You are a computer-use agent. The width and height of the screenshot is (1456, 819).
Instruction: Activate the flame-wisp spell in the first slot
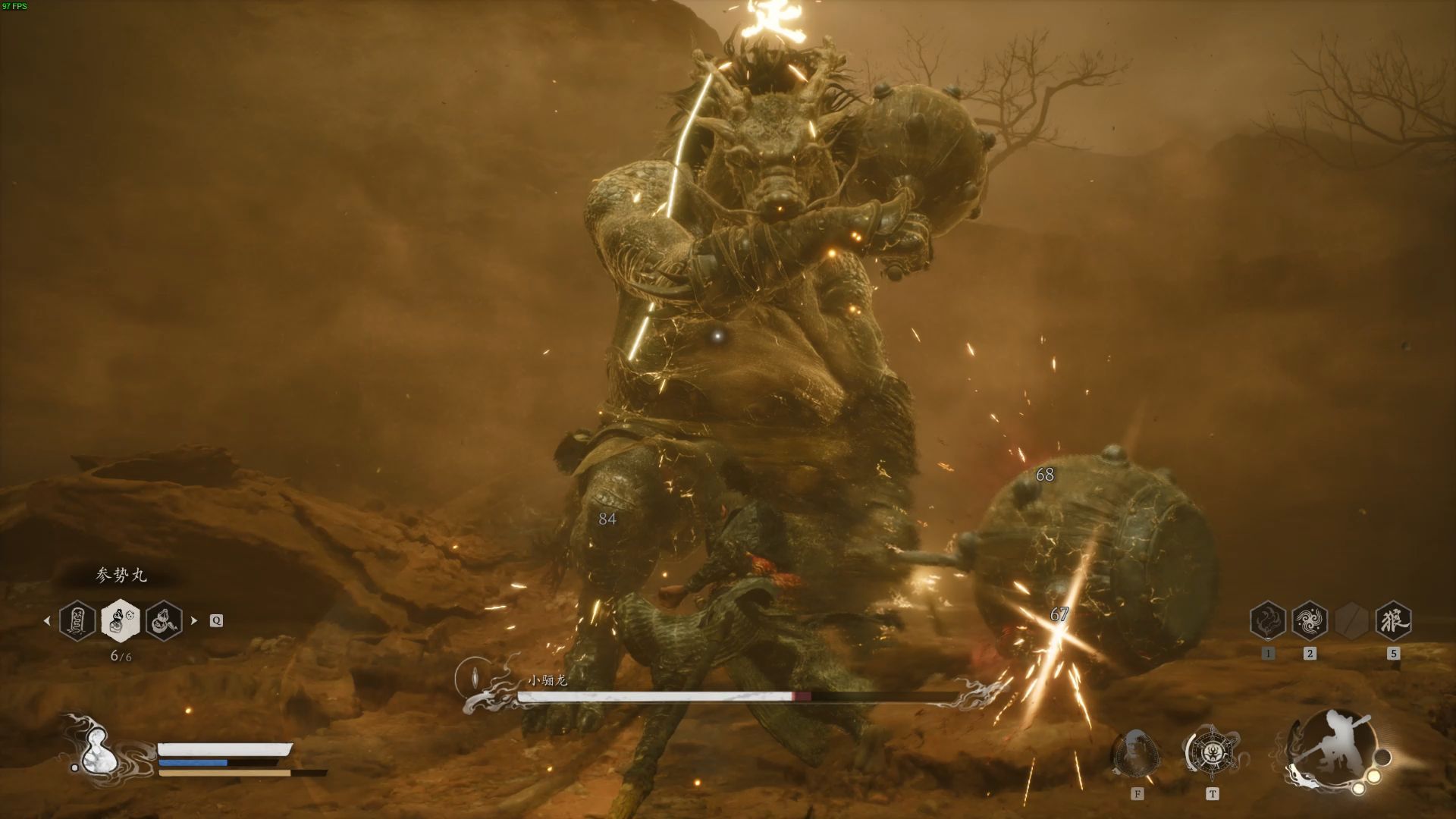click(1267, 621)
